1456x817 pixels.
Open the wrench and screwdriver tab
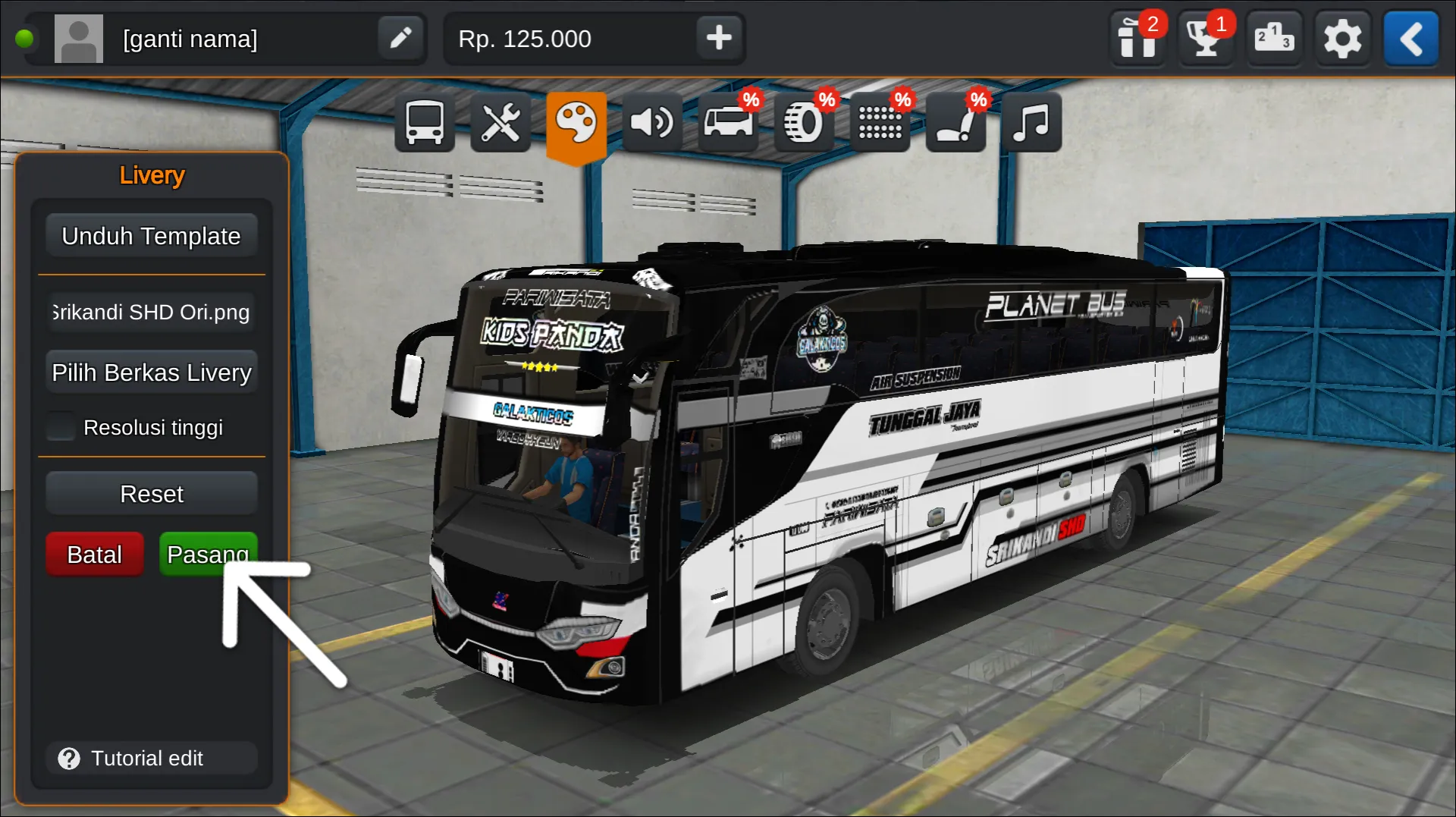pos(500,122)
